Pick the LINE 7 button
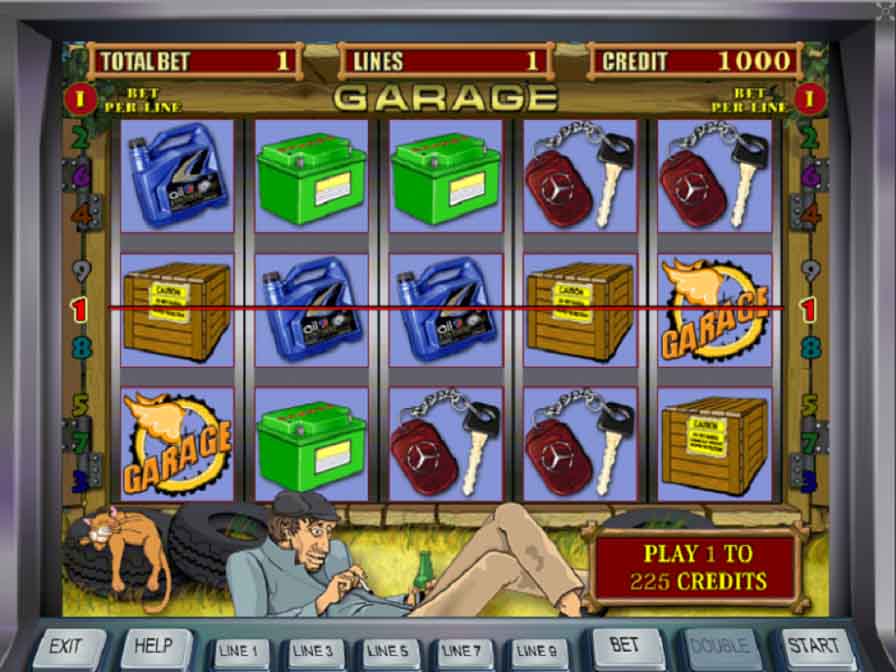 coord(460,653)
